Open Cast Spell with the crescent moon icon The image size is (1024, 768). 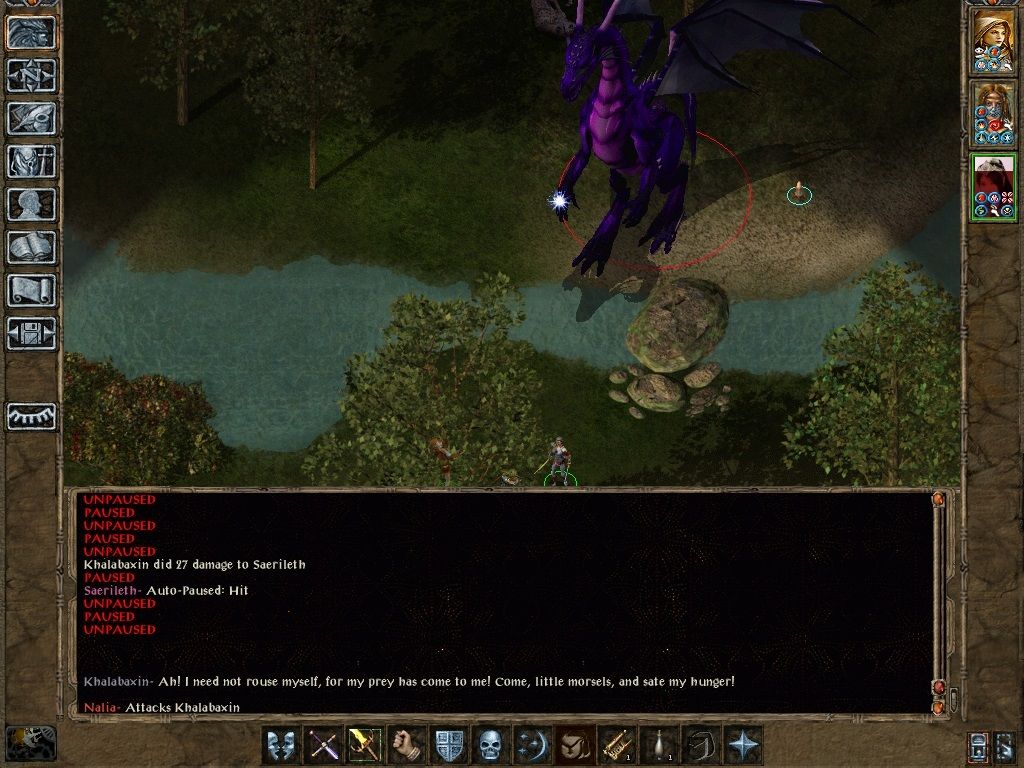(x=531, y=745)
